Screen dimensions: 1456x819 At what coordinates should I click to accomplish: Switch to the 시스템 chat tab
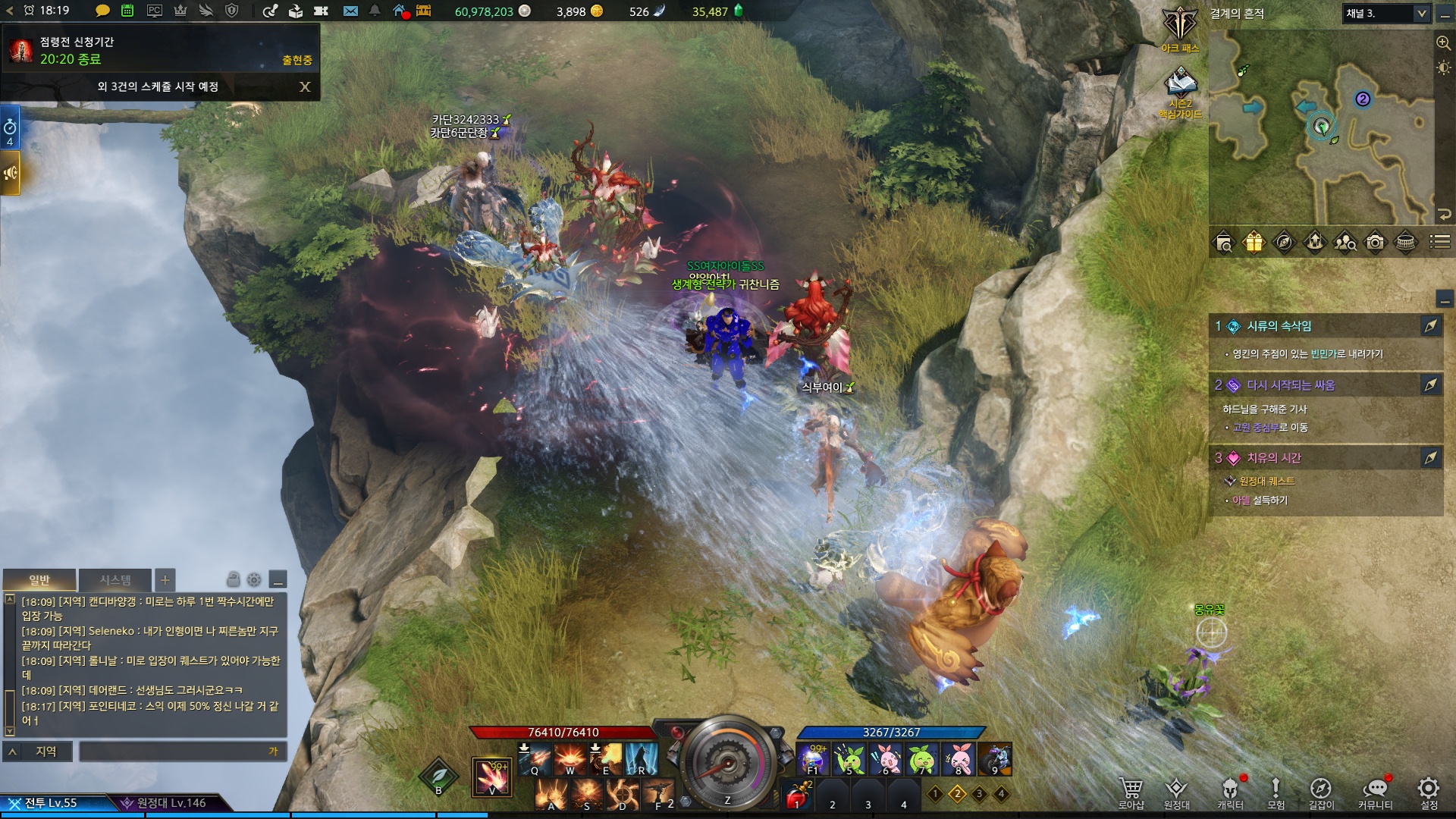coord(115,580)
